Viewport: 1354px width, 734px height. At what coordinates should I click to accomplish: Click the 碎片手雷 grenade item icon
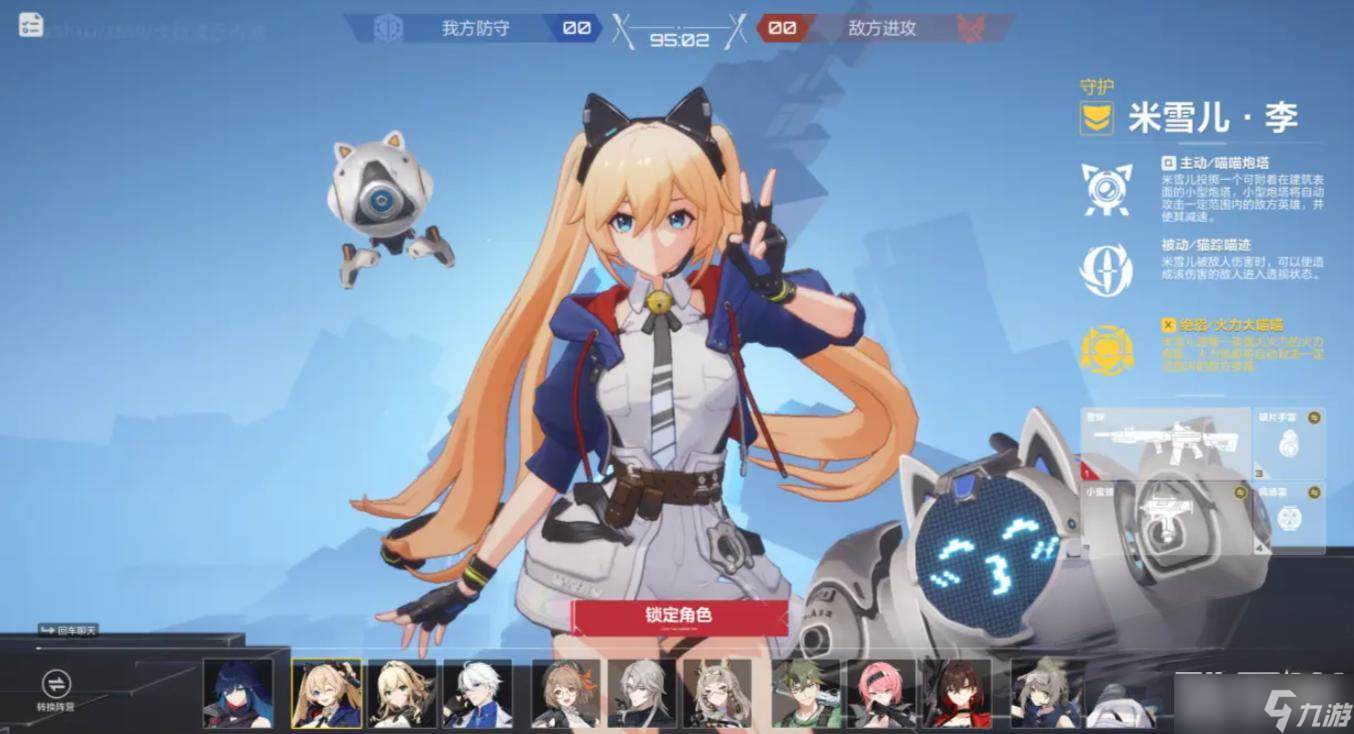(x=1290, y=445)
